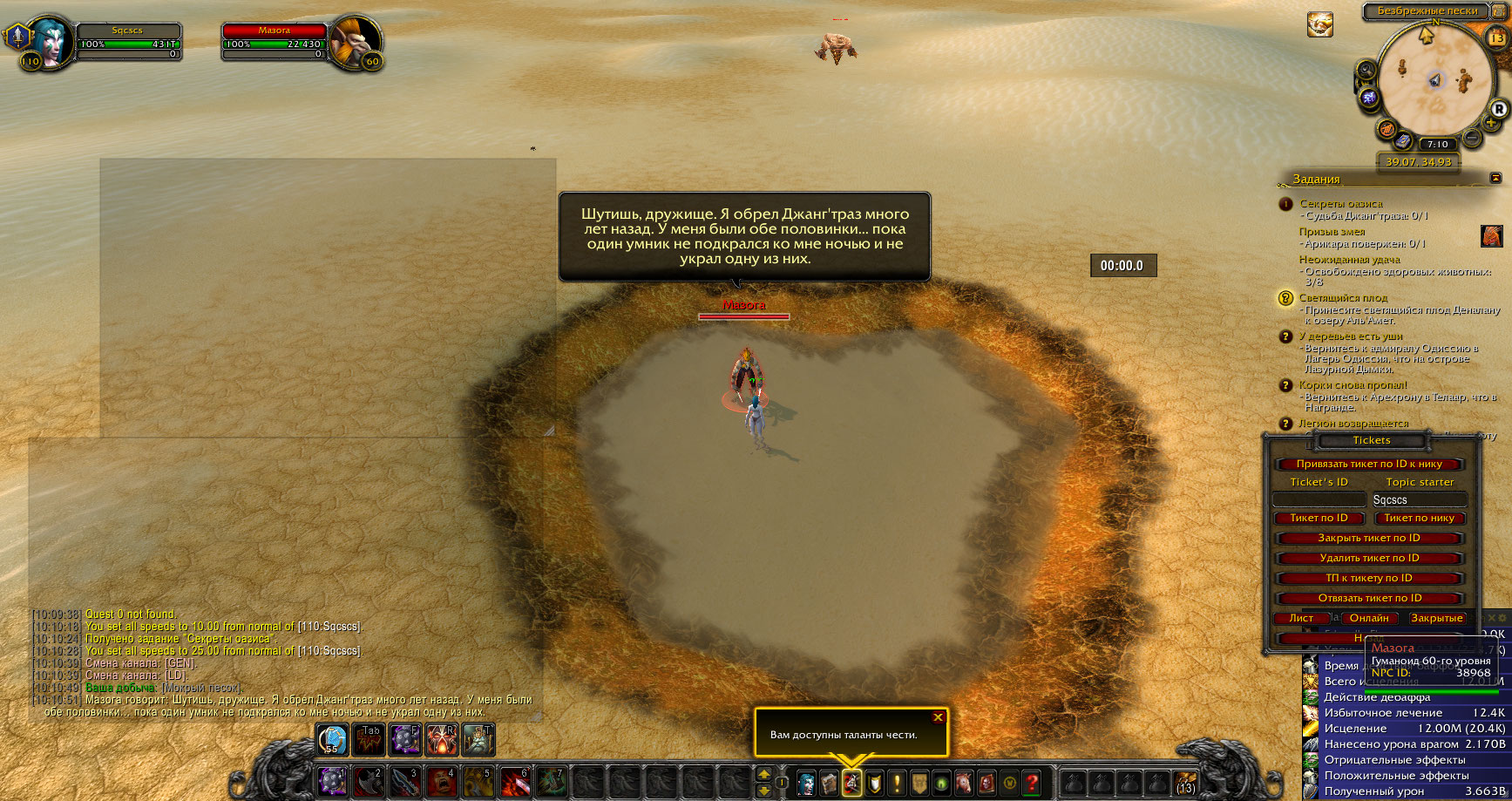Viewport: 1512px width, 801px height.
Task: Open the mounts collection horse icon
Action: point(964,782)
